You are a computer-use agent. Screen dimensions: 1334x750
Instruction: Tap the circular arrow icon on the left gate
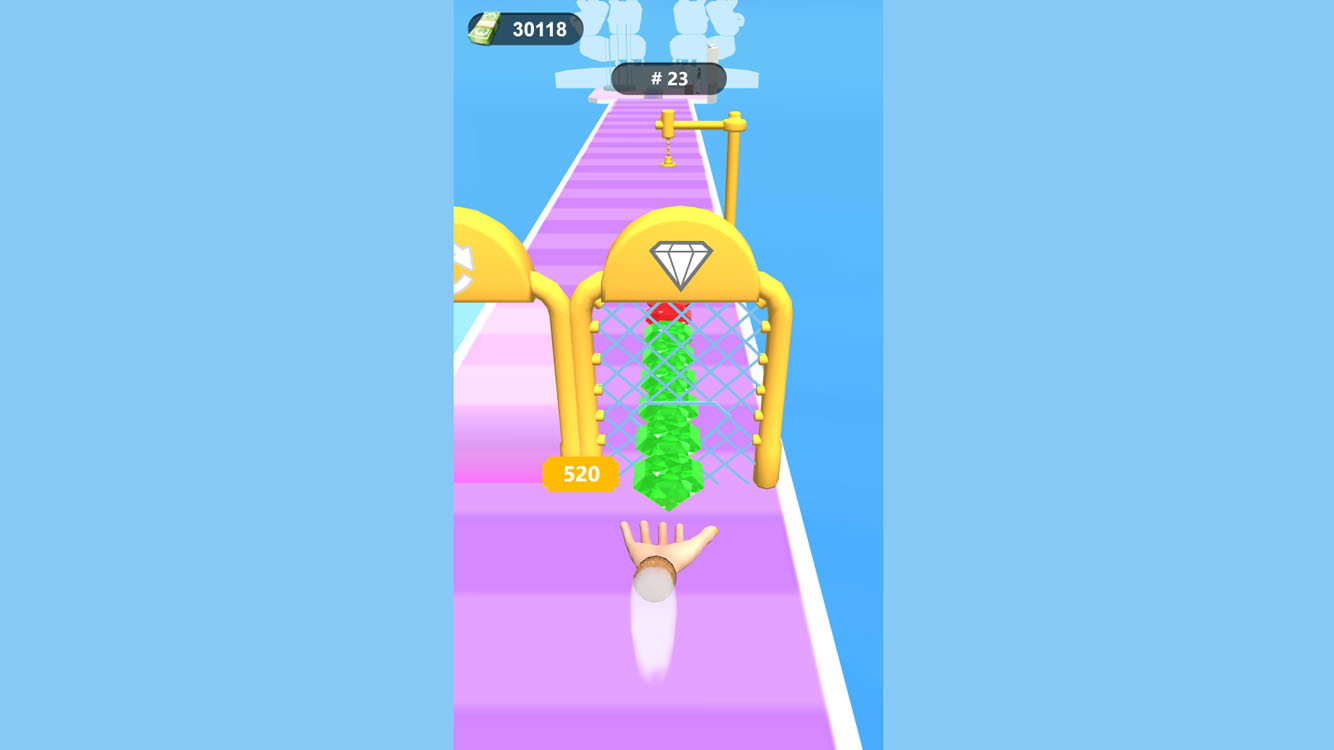coord(465,262)
